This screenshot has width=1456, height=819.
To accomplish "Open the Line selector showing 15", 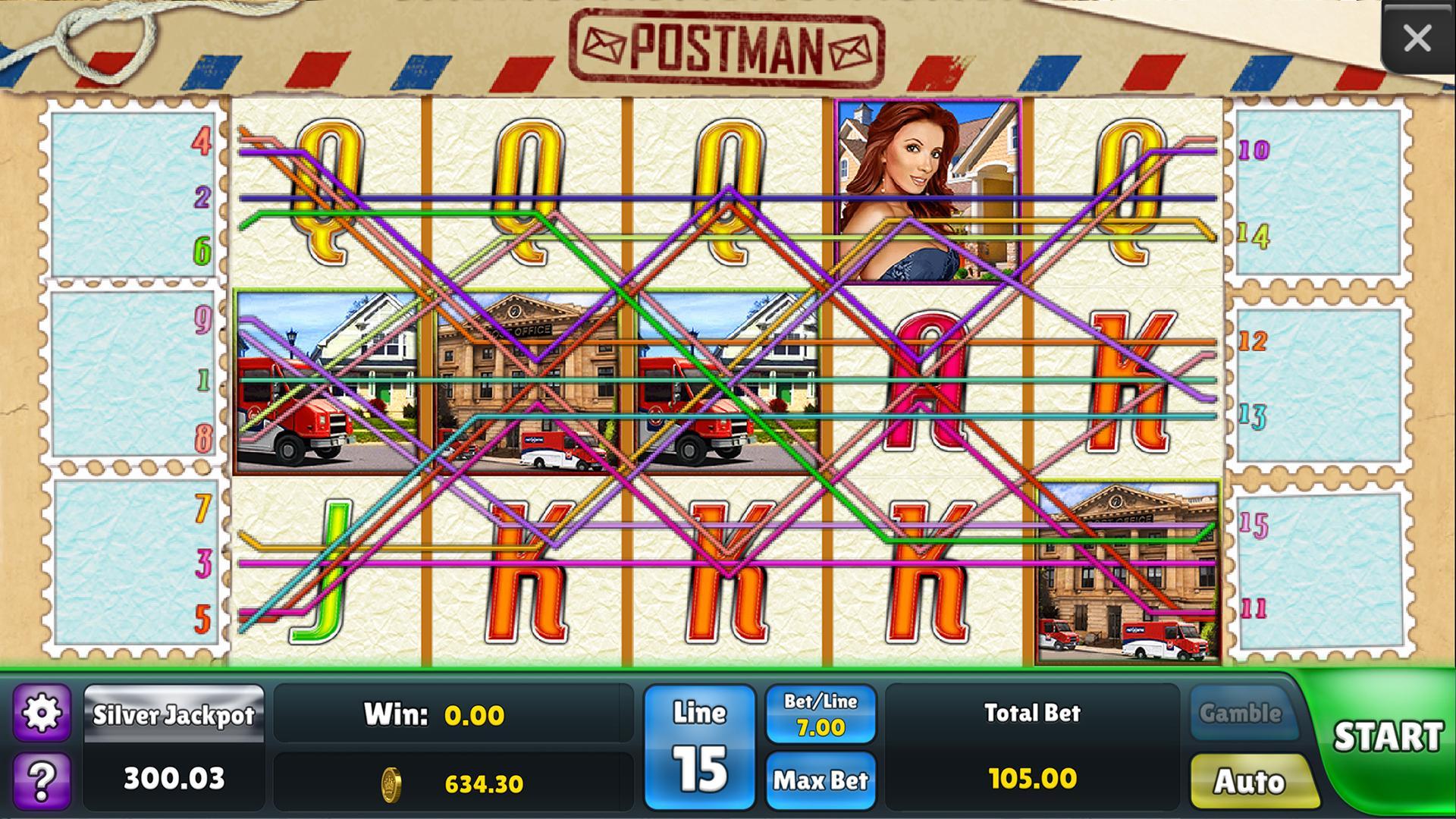I will pos(698,747).
